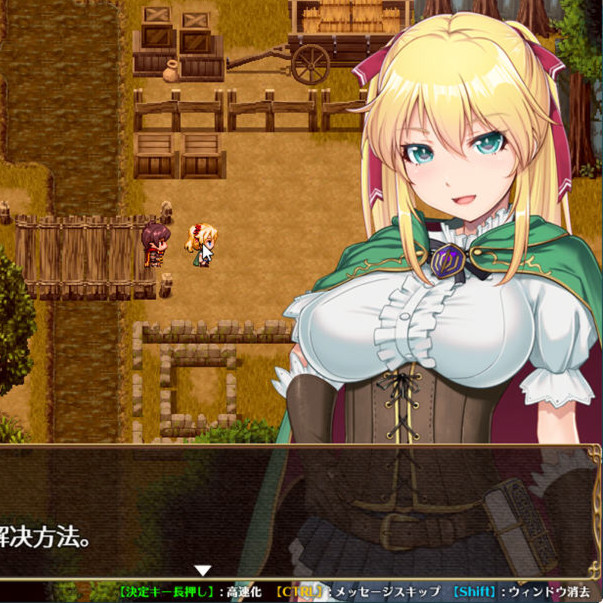Click the white dialogue continue arrow
Viewport: 603px width, 603px height.
[x=203, y=570]
